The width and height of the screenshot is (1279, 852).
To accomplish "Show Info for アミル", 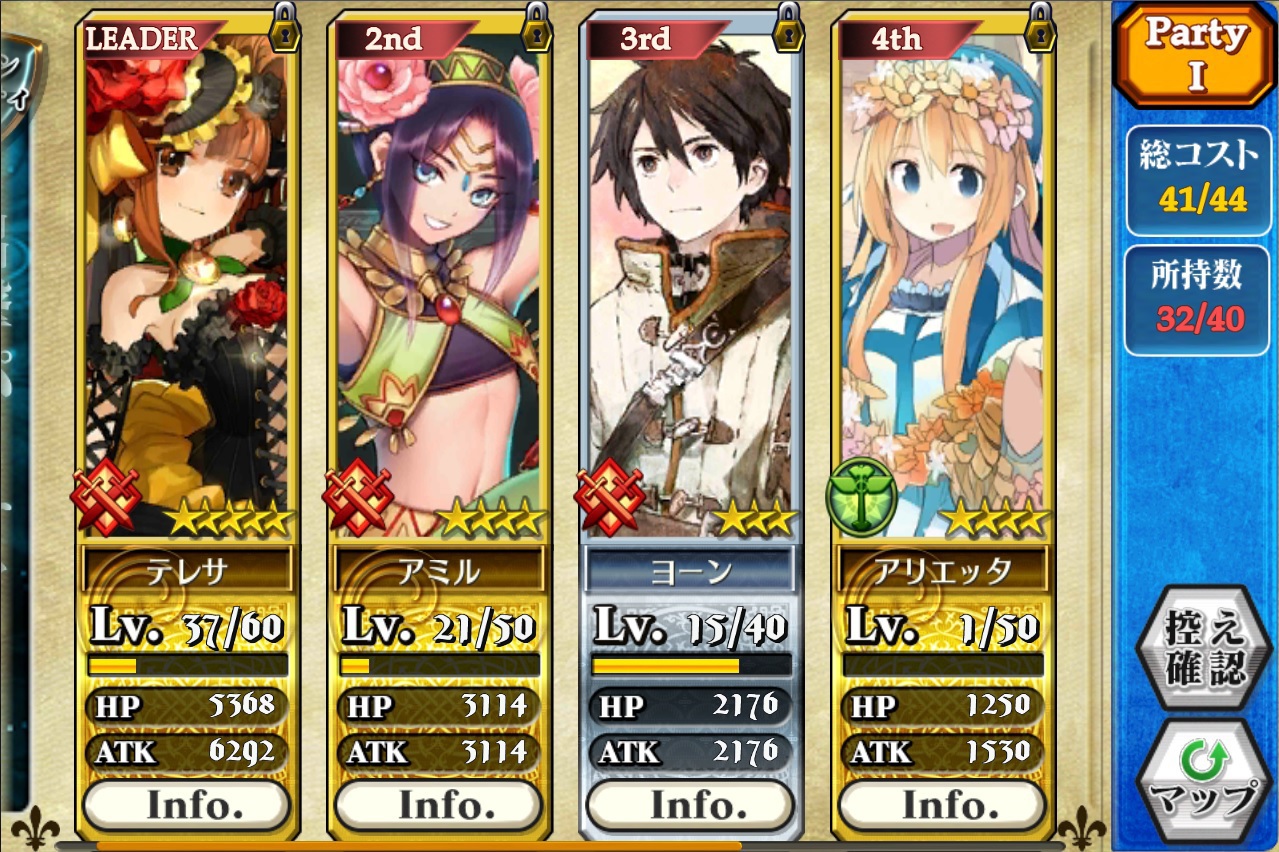I will coord(439,805).
